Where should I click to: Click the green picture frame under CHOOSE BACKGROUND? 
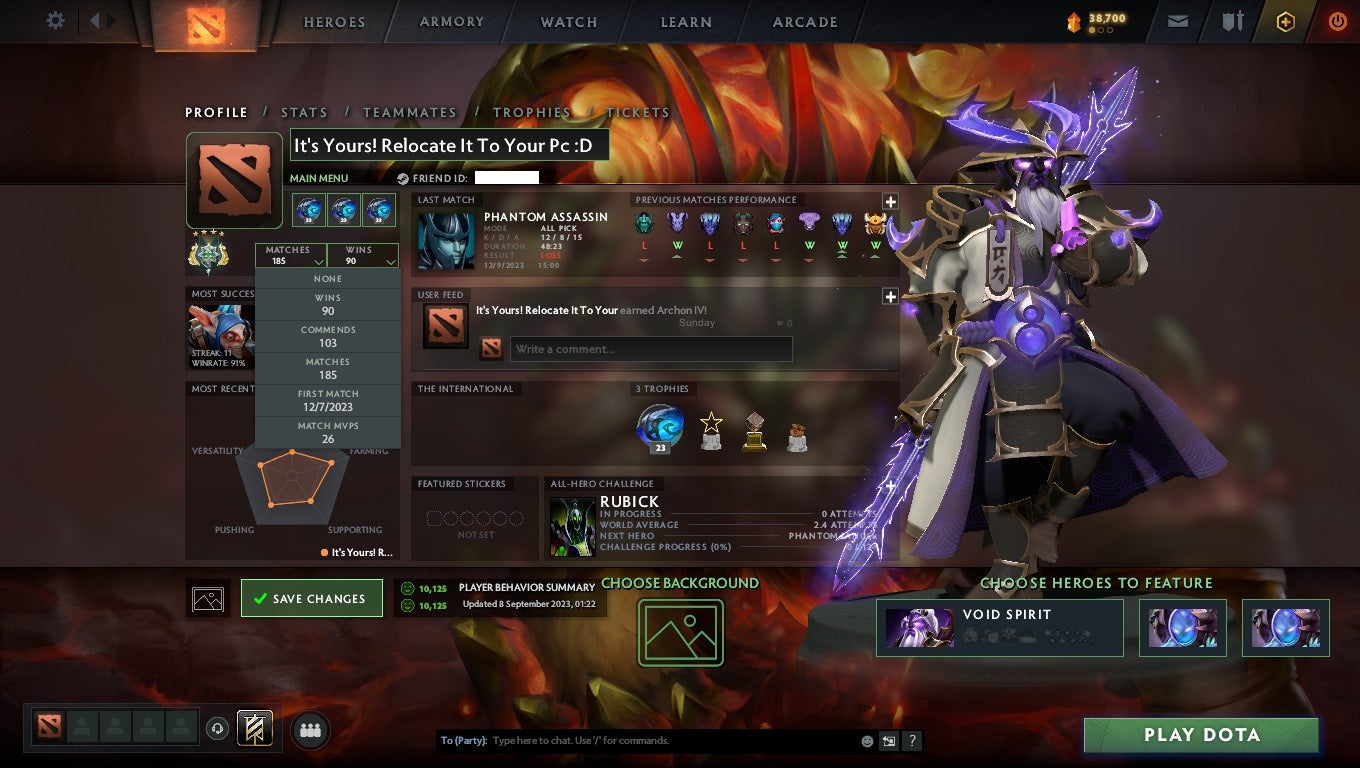[681, 633]
